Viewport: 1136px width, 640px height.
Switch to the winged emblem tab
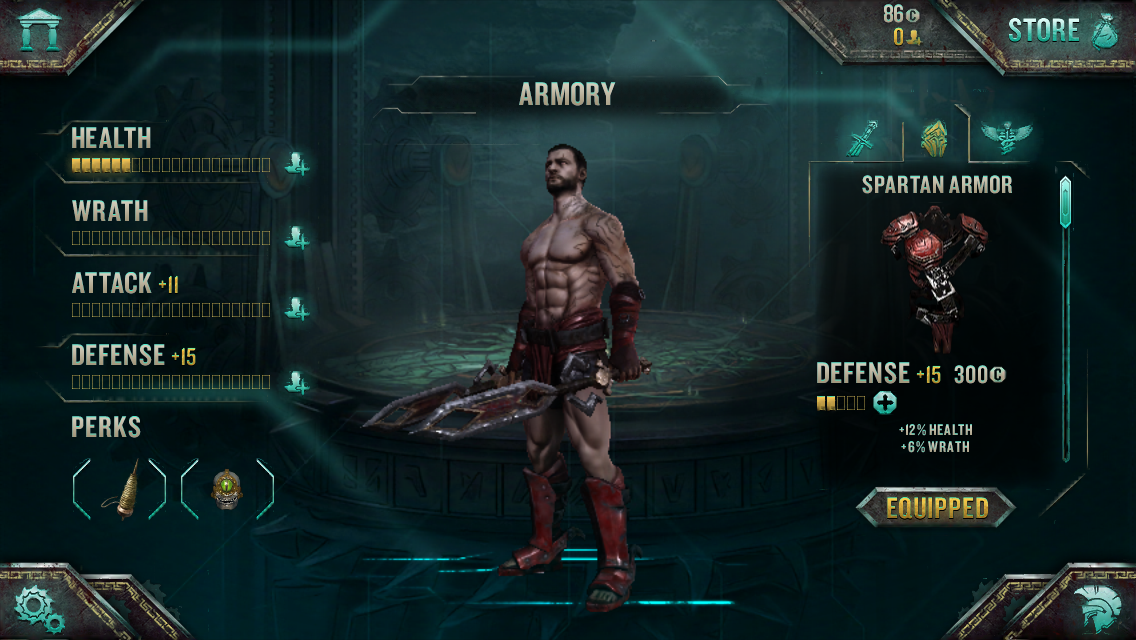pyautogui.click(x=1004, y=137)
